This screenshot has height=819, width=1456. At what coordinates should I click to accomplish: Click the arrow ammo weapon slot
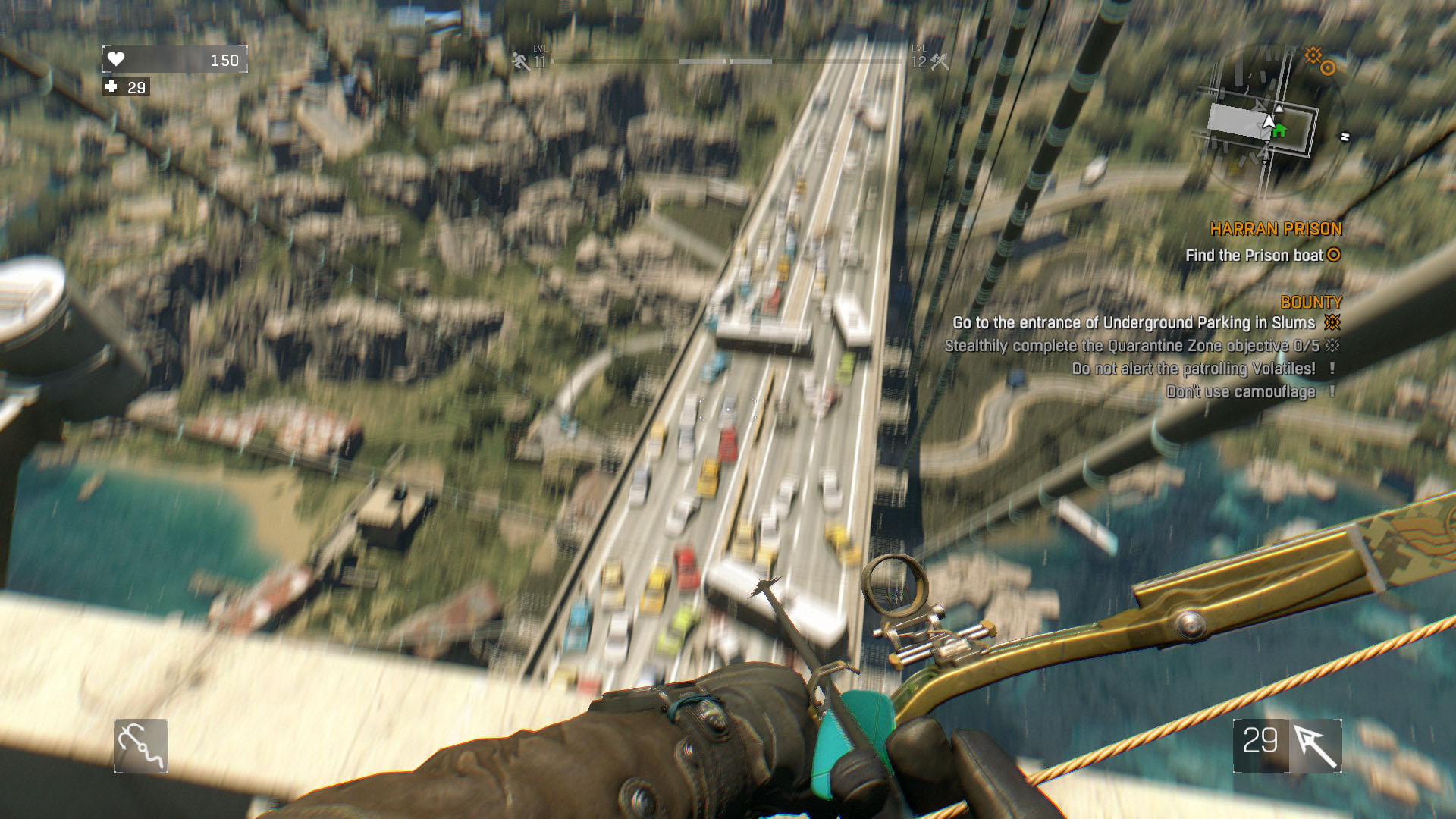[1288, 746]
